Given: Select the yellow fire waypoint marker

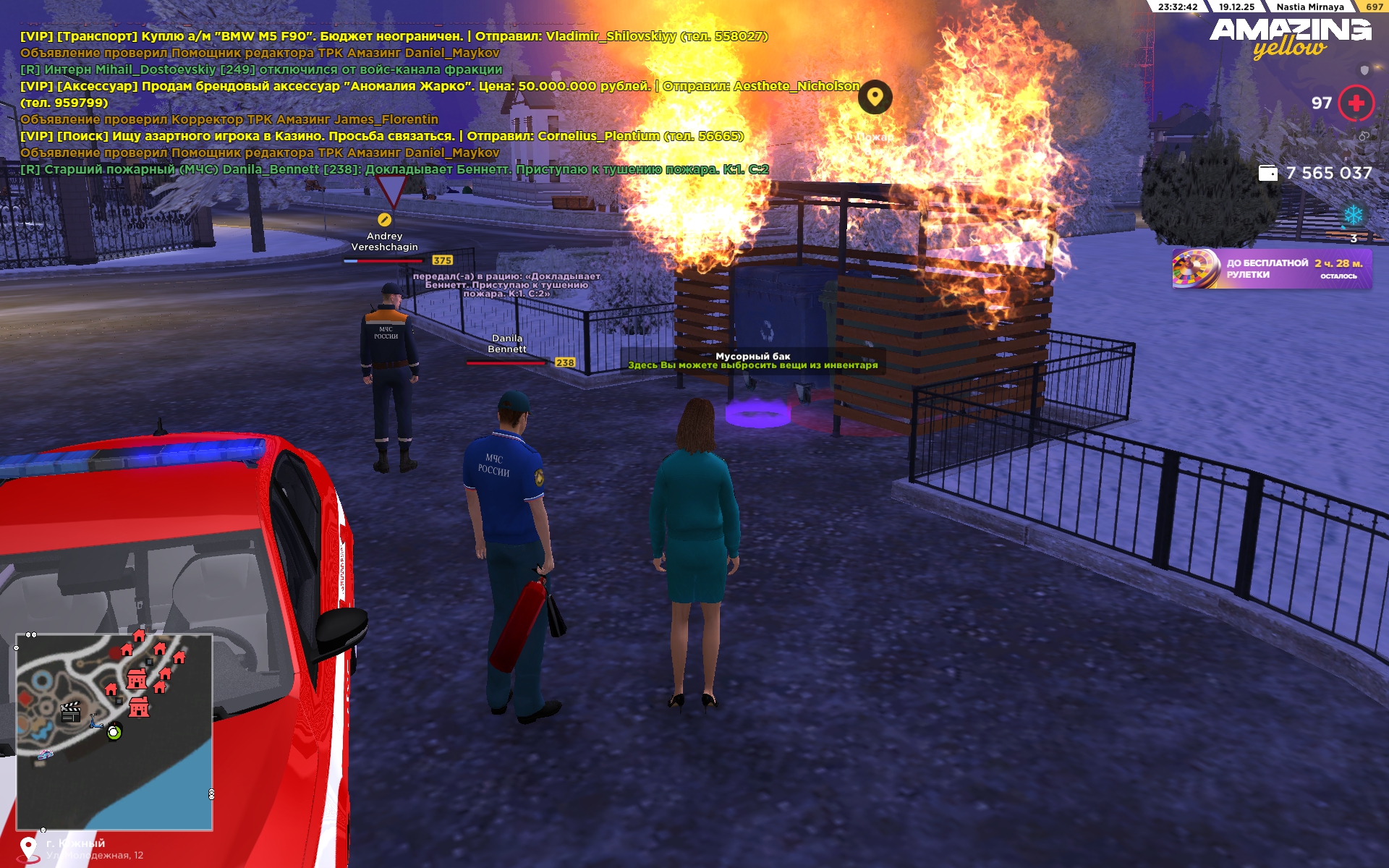Looking at the screenshot, I should (x=875, y=97).
